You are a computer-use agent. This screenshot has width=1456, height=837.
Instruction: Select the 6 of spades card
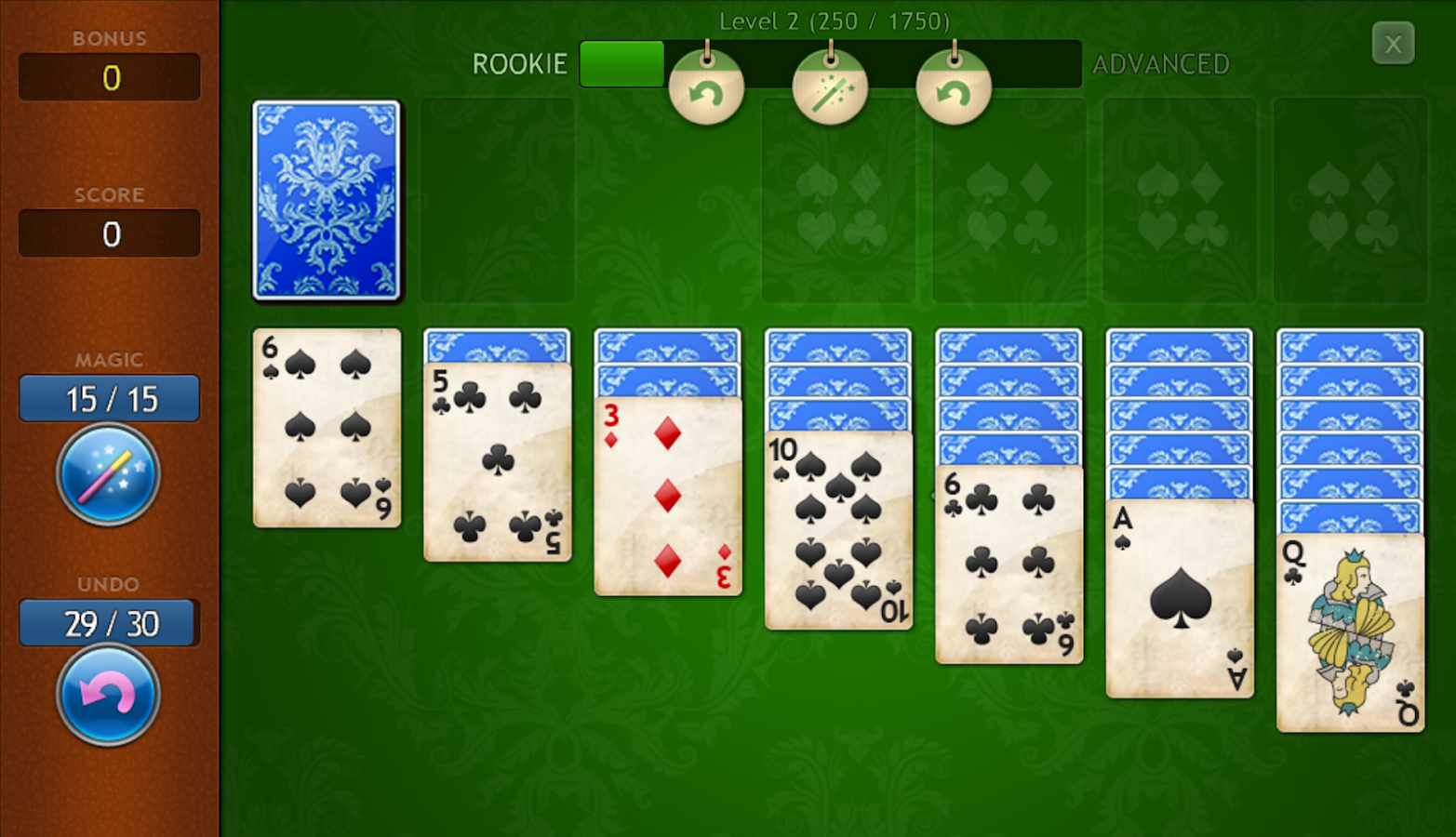(327, 428)
